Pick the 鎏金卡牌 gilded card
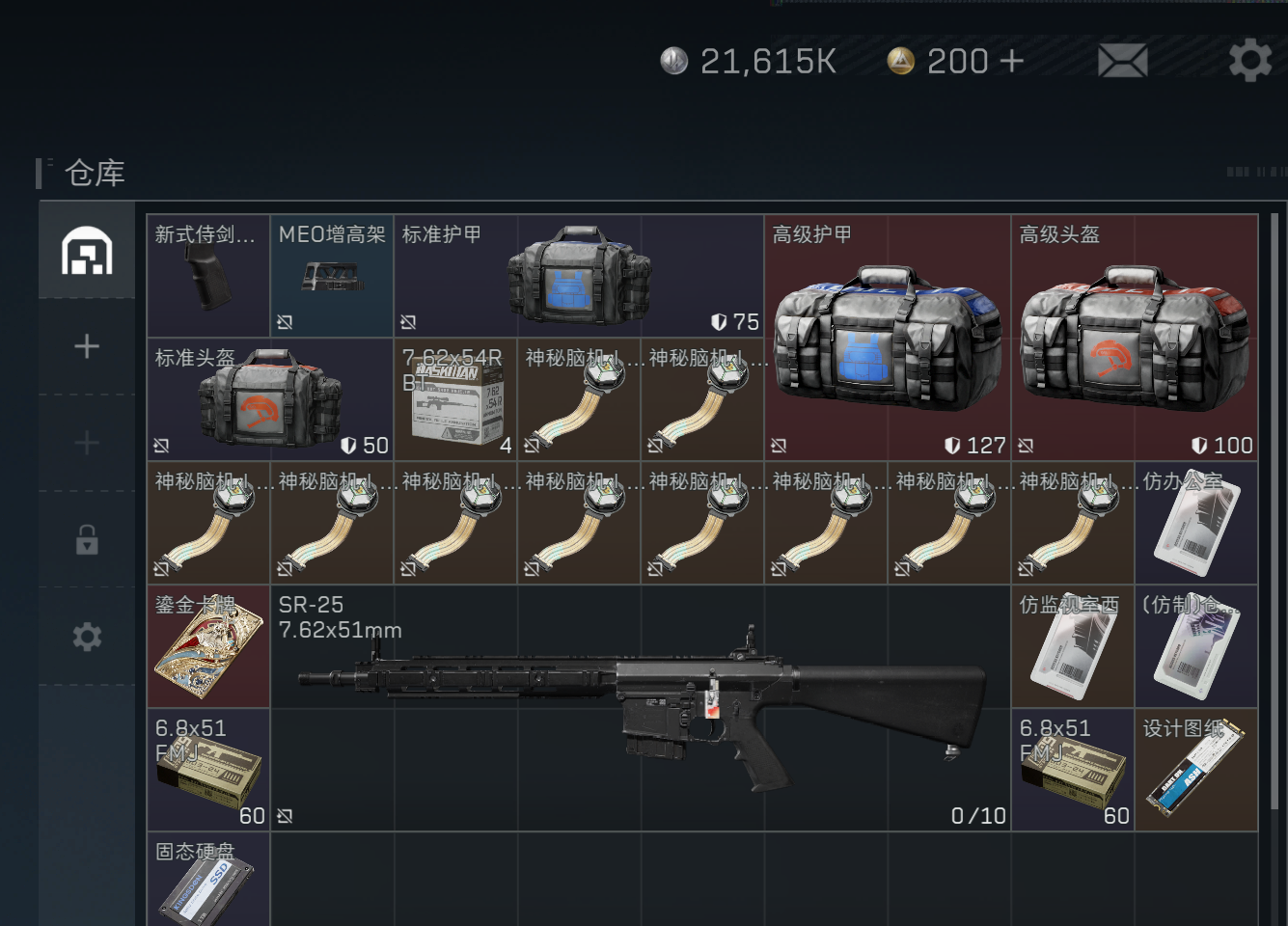Screen dimensions: 1288x926 tap(208, 646)
